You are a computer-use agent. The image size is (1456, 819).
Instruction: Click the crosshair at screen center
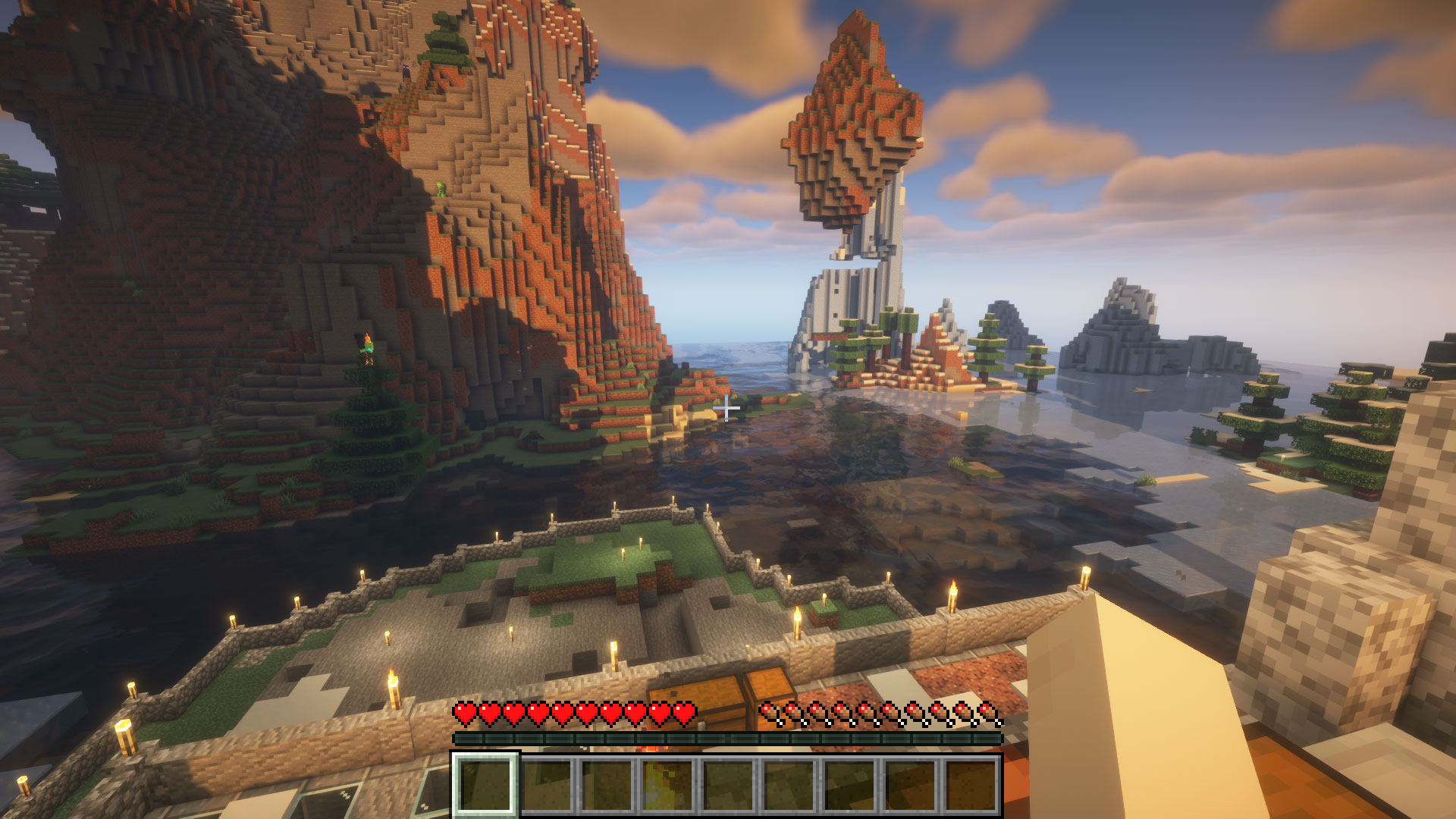click(x=726, y=407)
